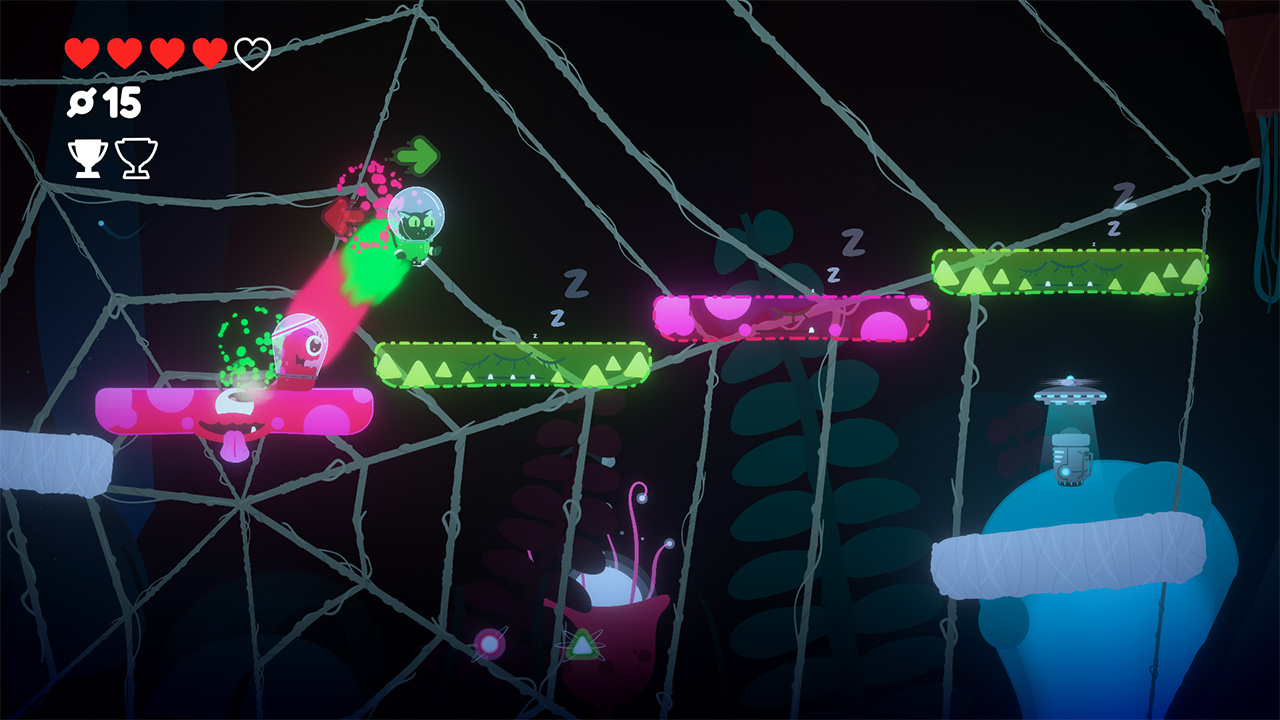Select the empty outlined trophy icon
This screenshot has width=1280, height=720.
click(138, 158)
